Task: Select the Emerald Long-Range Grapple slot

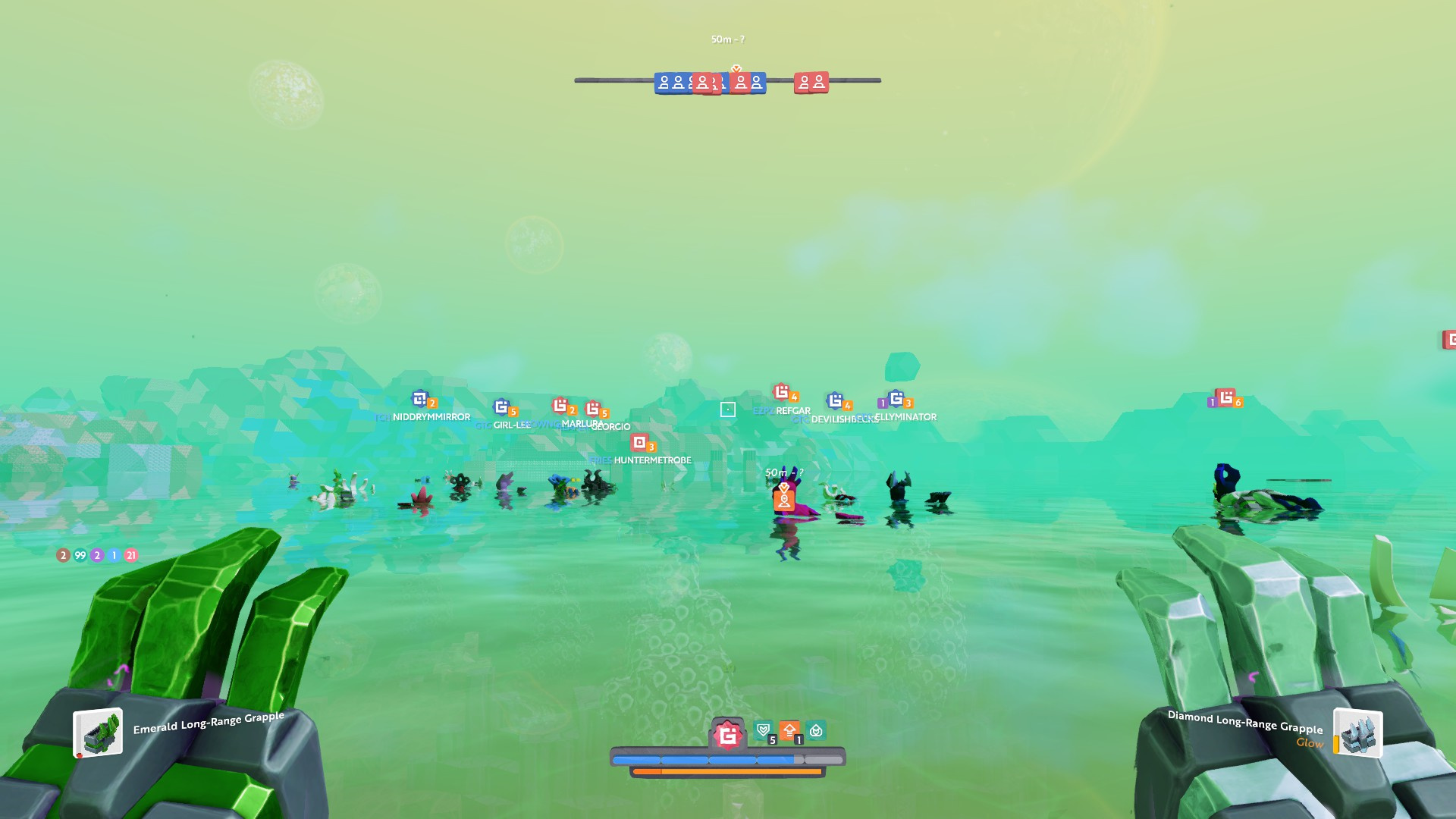Action: (x=99, y=733)
